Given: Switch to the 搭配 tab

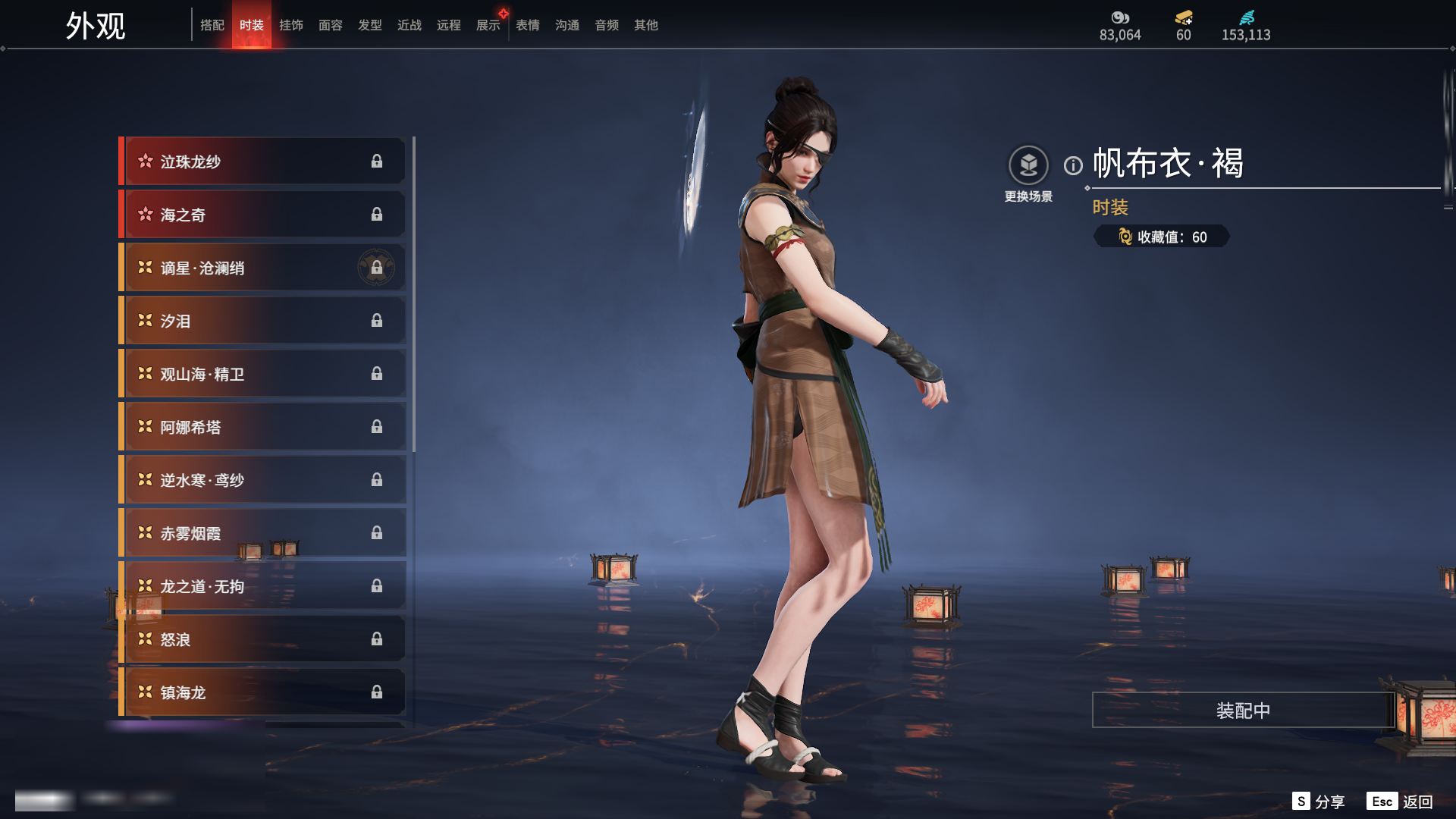Looking at the screenshot, I should 212,25.
